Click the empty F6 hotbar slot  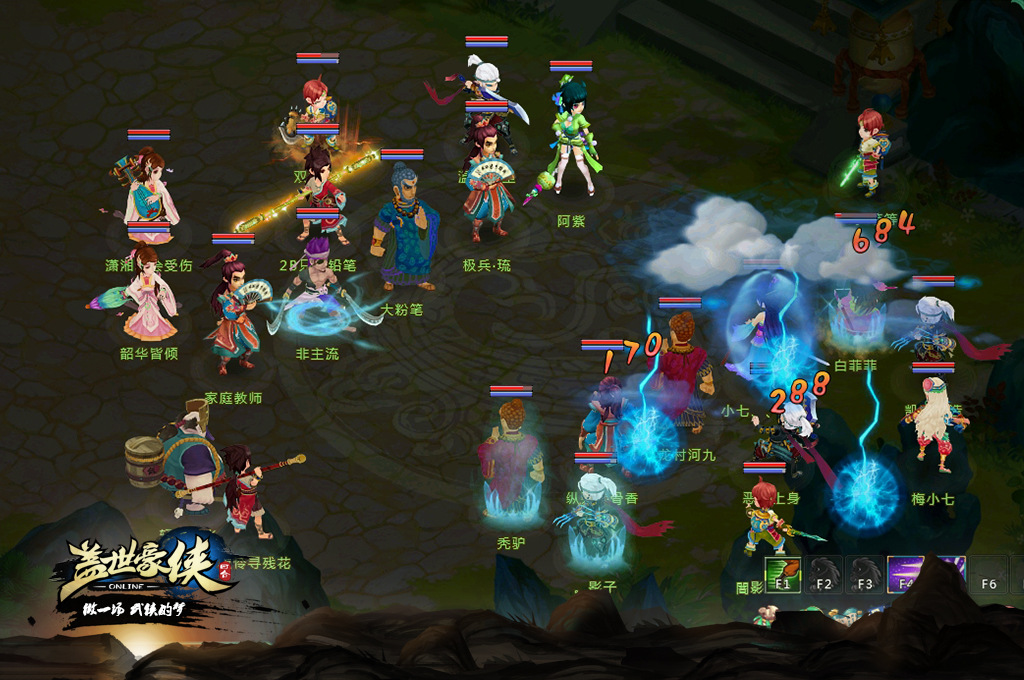coord(988,576)
